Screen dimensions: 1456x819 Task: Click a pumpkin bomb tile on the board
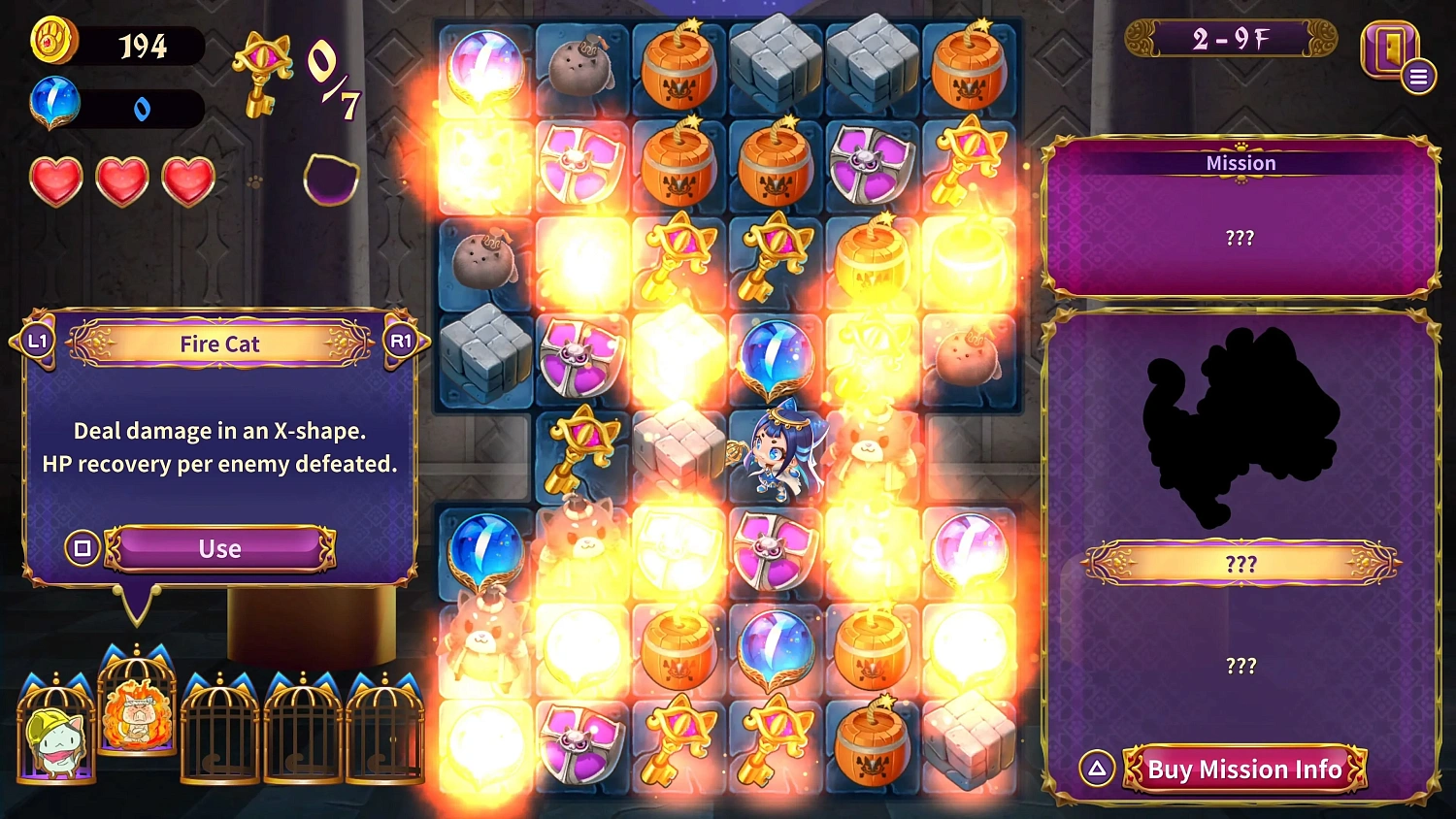(679, 66)
